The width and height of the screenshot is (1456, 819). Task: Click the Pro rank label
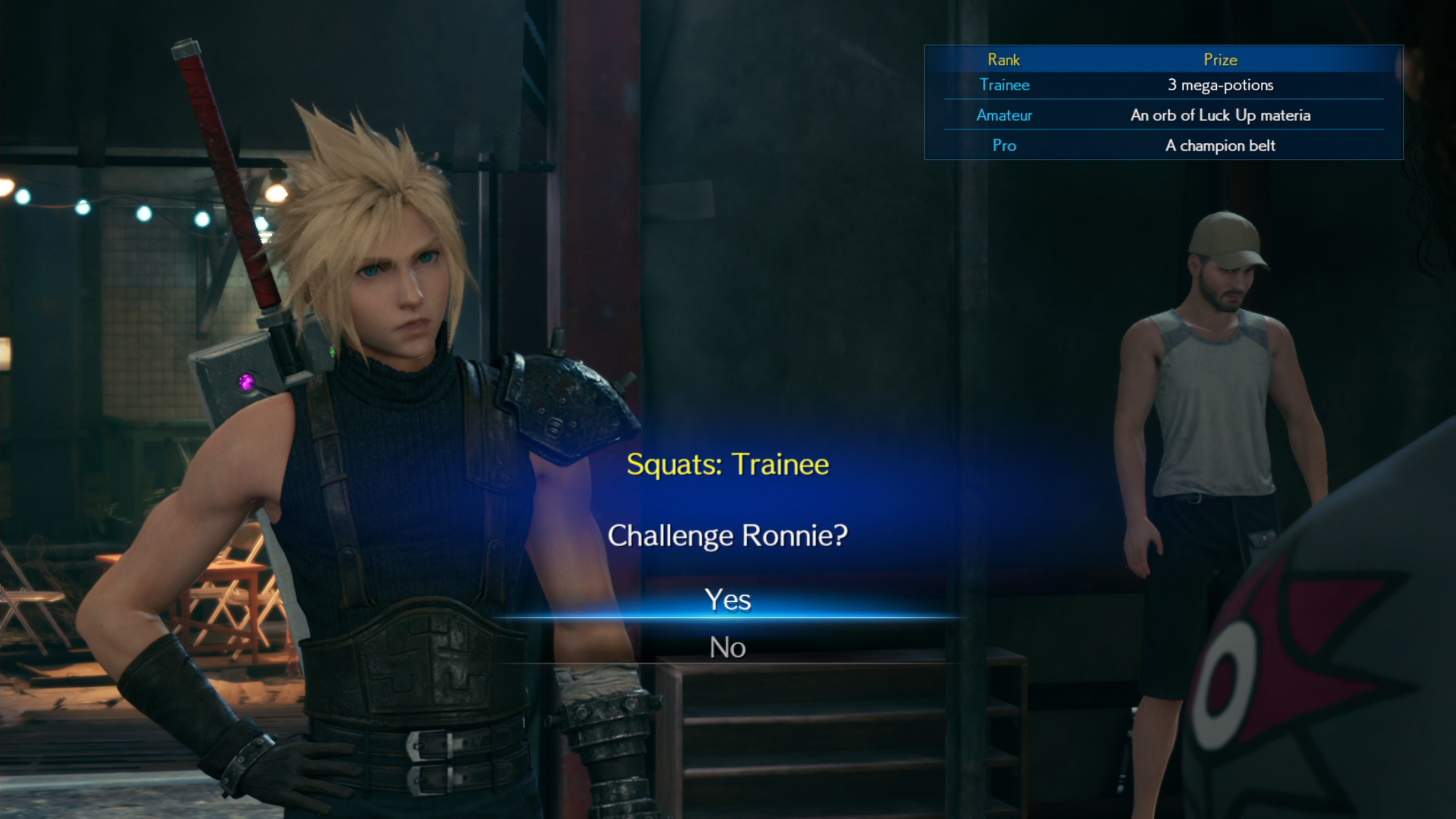tap(1004, 145)
